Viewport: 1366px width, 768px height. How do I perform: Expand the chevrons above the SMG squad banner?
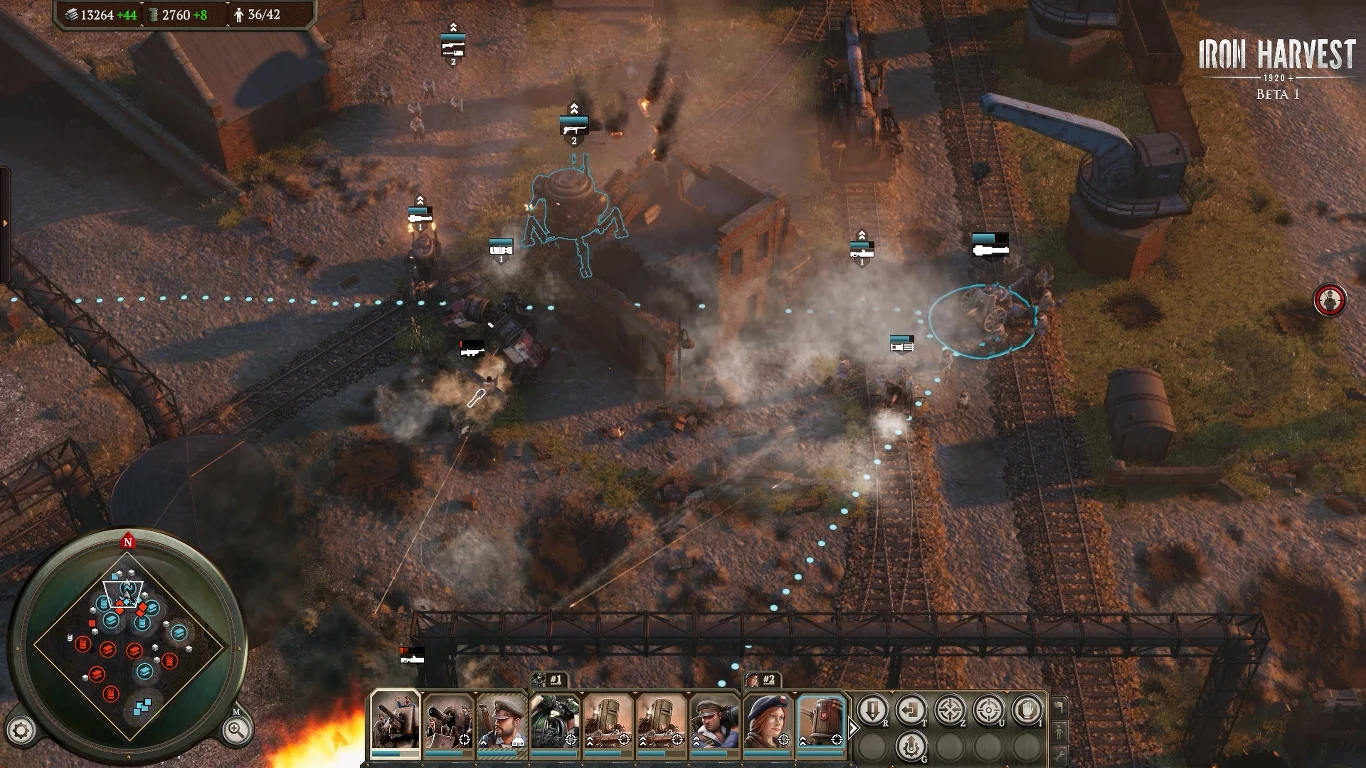(575, 108)
